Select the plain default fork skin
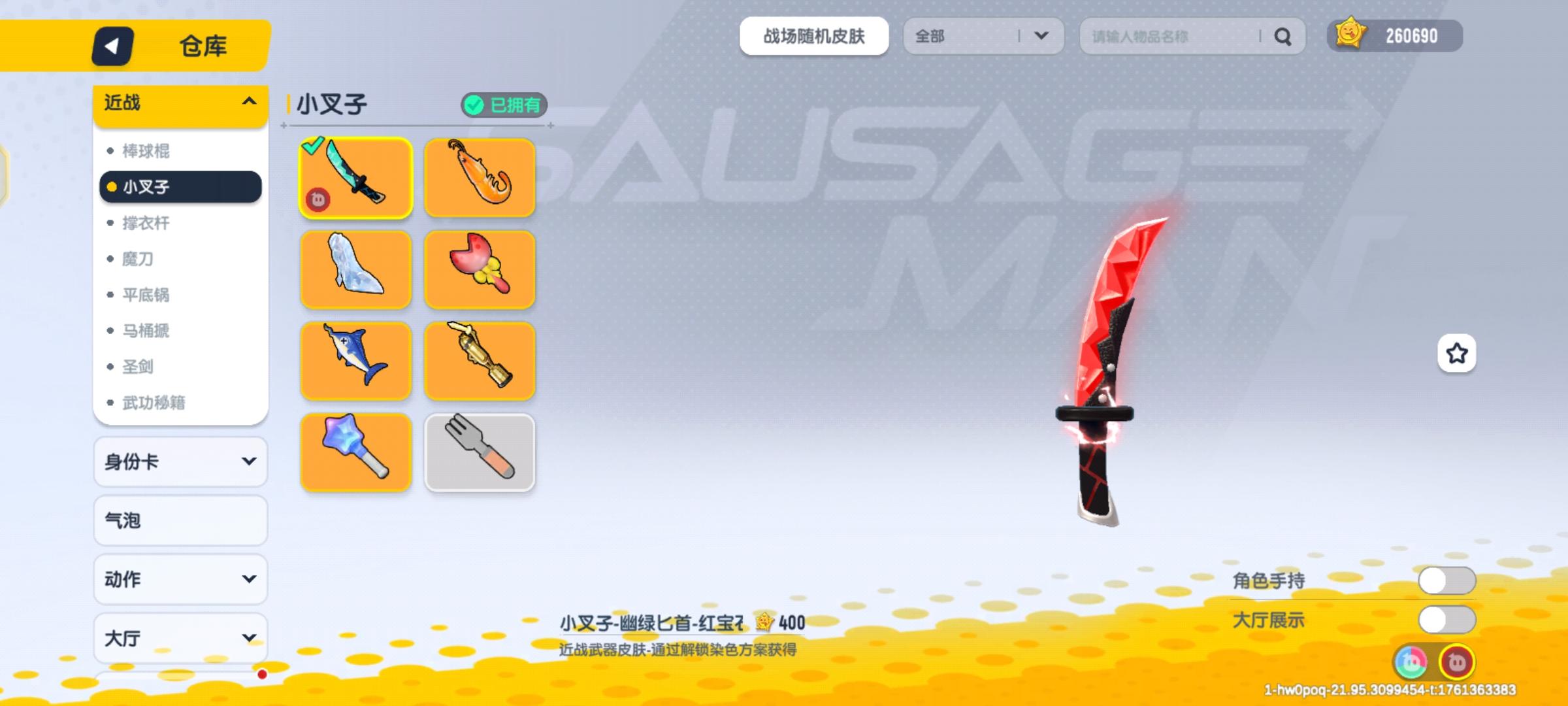 click(480, 452)
